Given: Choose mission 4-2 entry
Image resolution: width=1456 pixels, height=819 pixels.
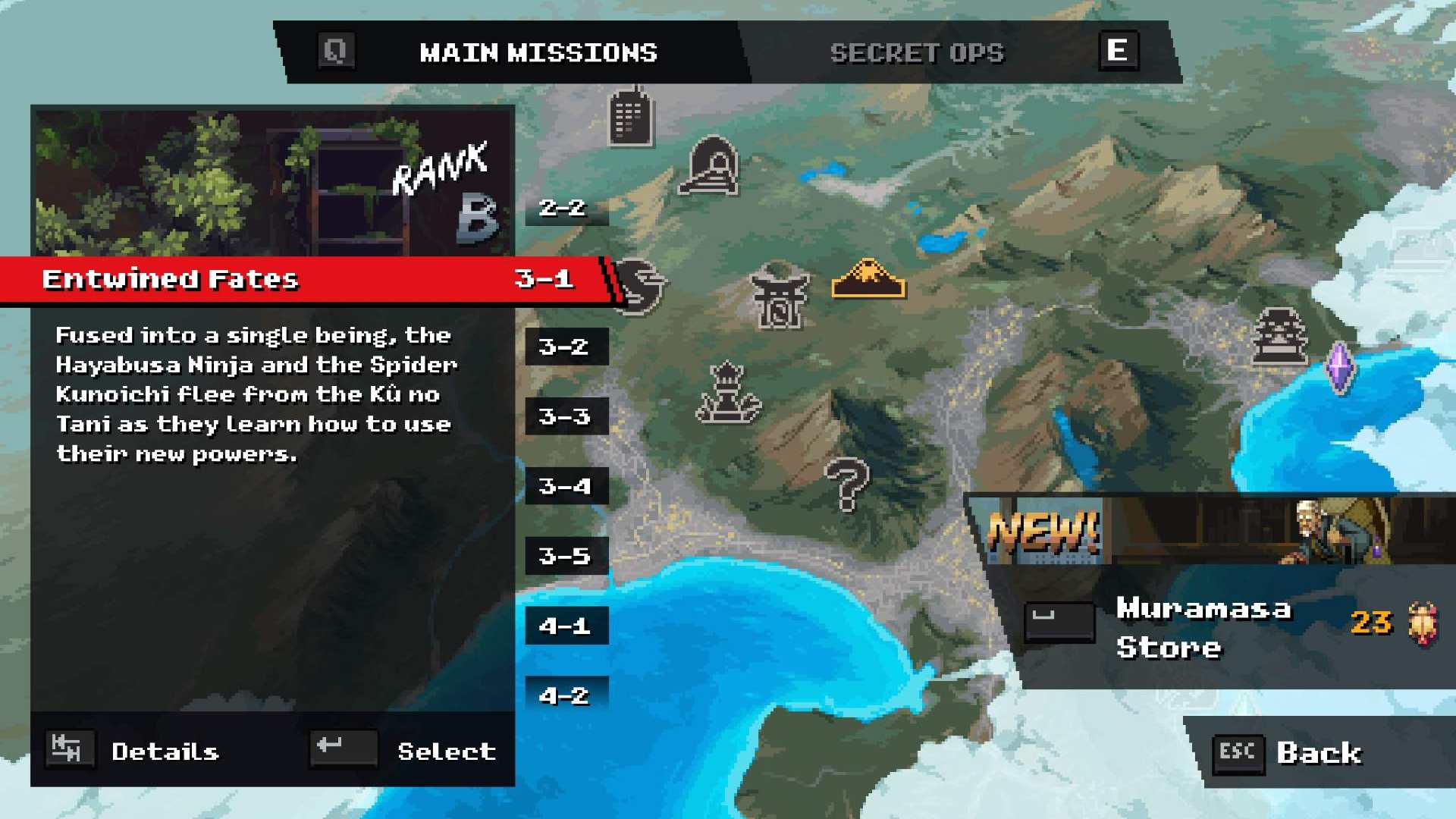Looking at the screenshot, I should coord(565,695).
